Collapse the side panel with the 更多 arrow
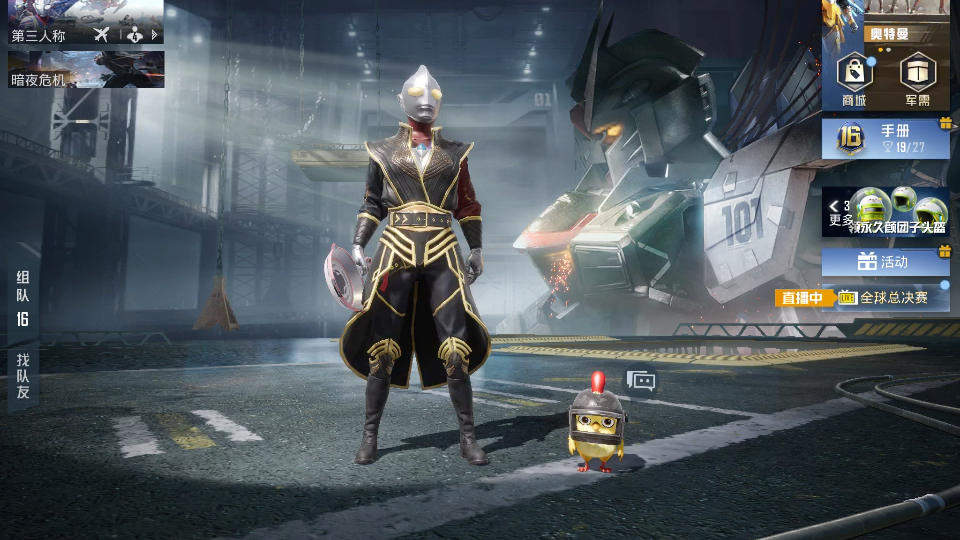This screenshot has width=960, height=540. coord(834,207)
